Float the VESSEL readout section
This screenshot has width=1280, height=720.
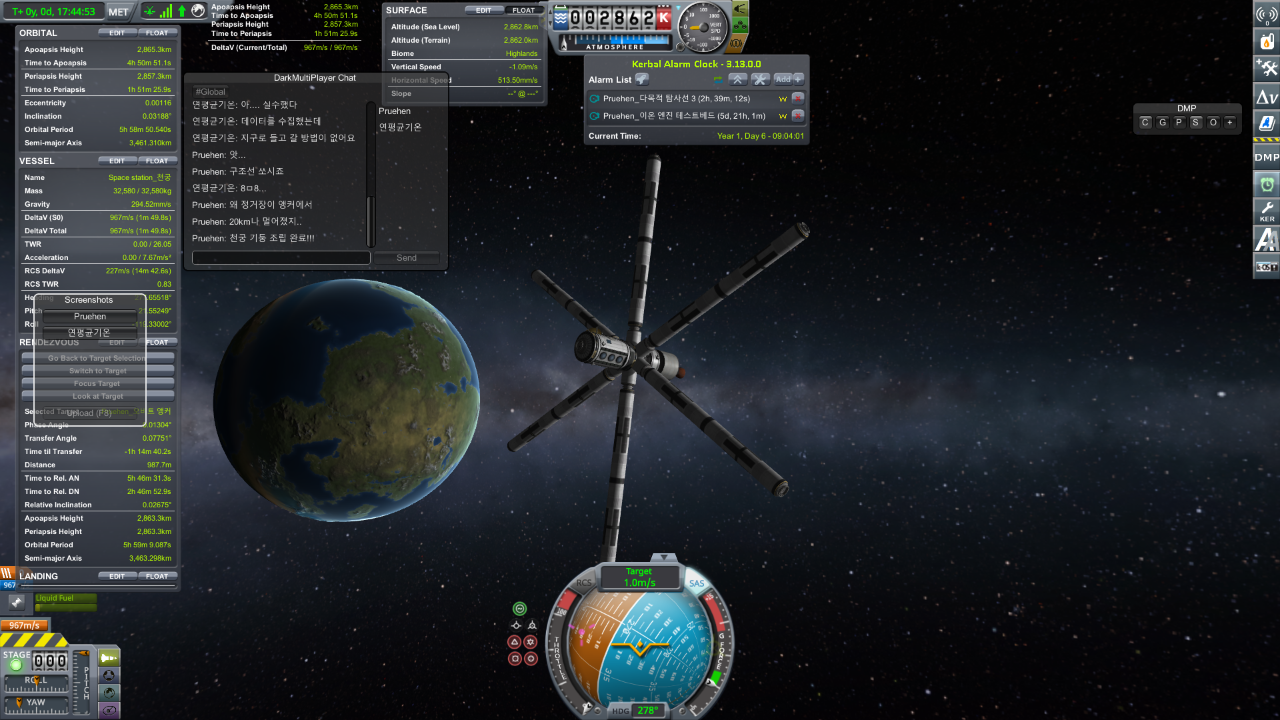(157, 160)
